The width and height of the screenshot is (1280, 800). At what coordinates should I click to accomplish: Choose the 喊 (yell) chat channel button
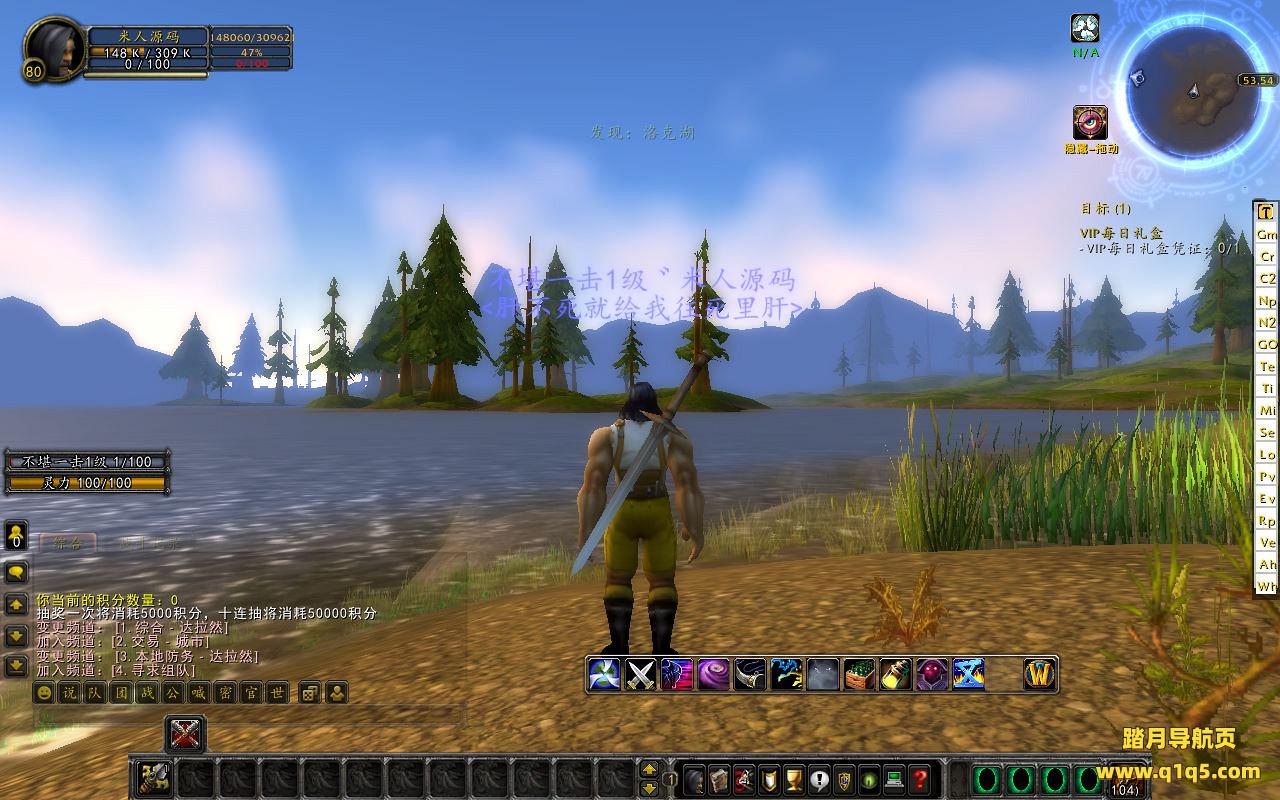coord(199,692)
